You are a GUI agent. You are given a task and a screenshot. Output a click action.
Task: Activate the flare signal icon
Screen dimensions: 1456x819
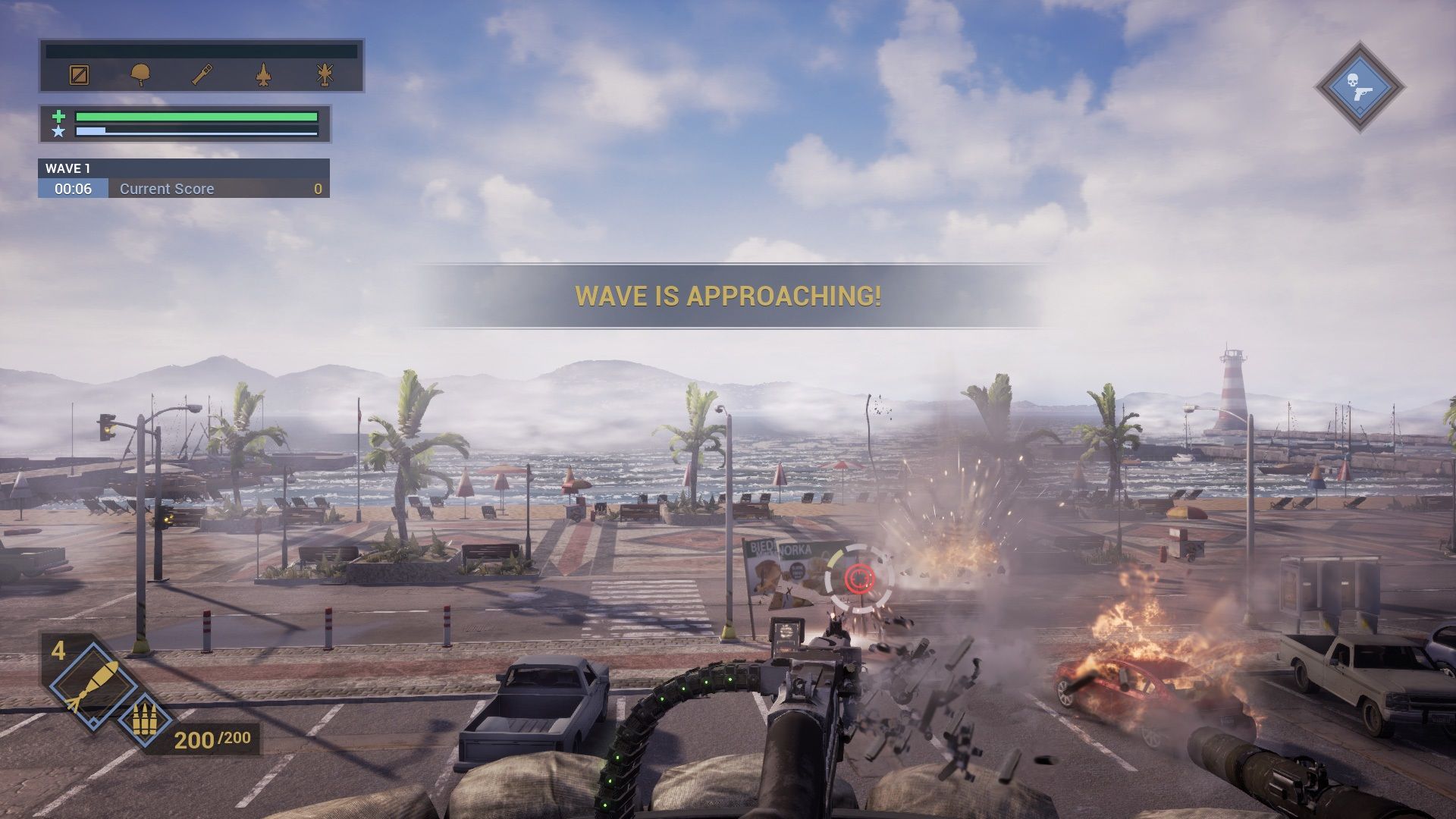click(201, 76)
